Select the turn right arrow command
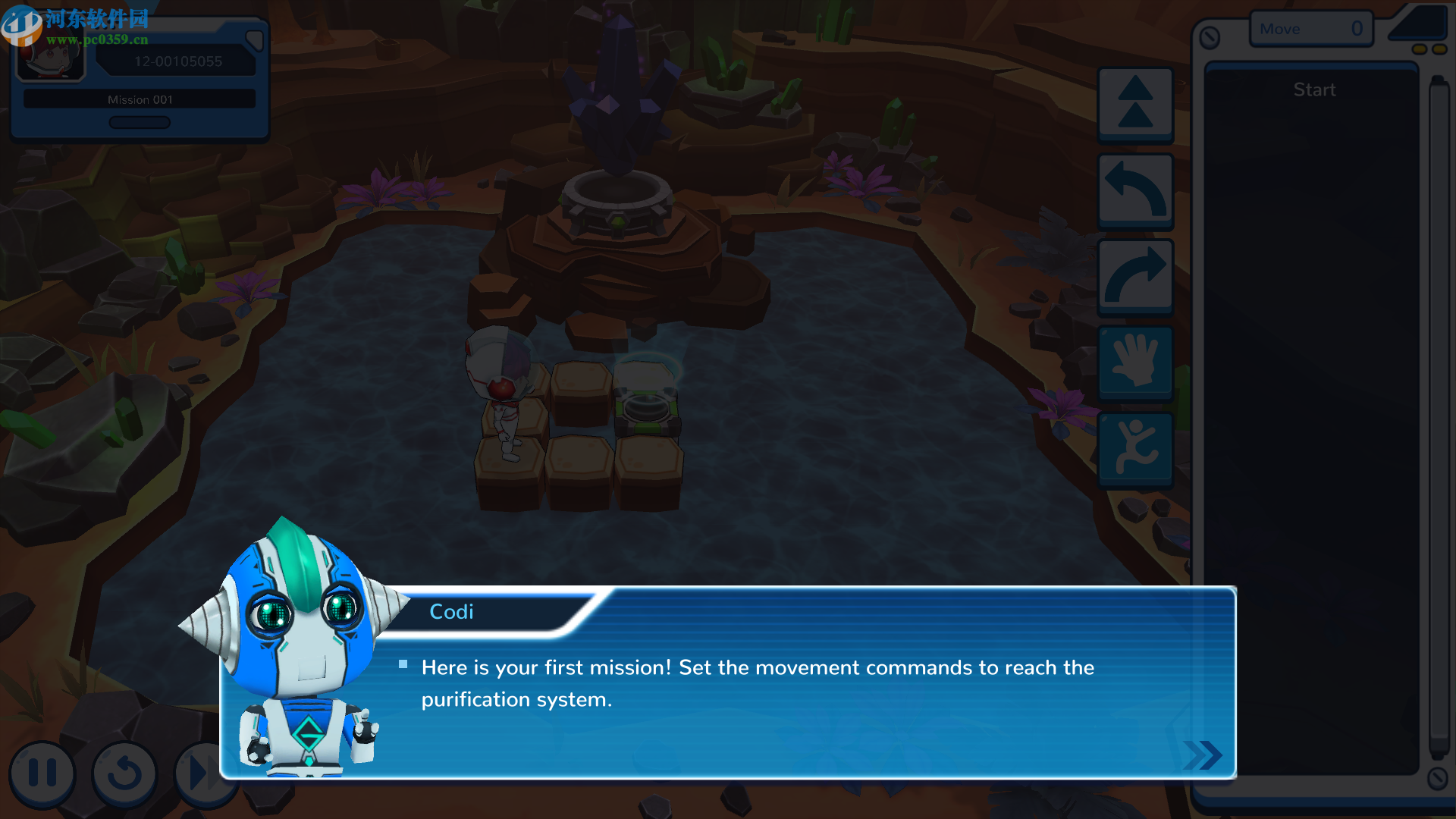 point(1135,277)
